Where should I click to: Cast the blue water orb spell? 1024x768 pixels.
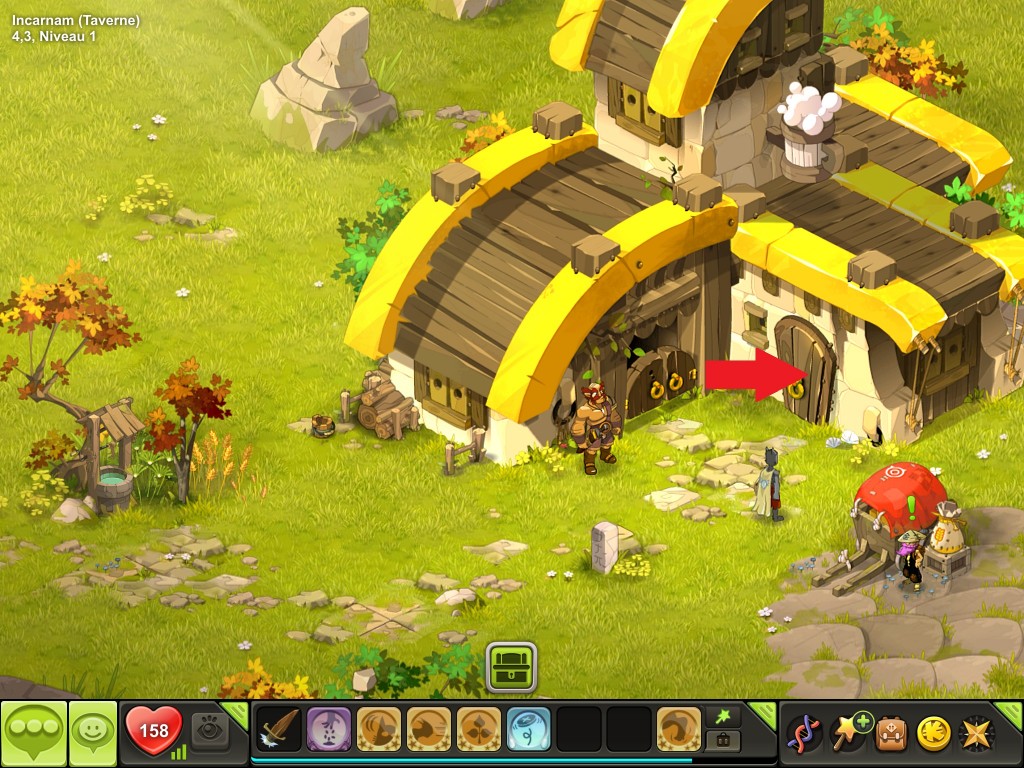[528, 729]
